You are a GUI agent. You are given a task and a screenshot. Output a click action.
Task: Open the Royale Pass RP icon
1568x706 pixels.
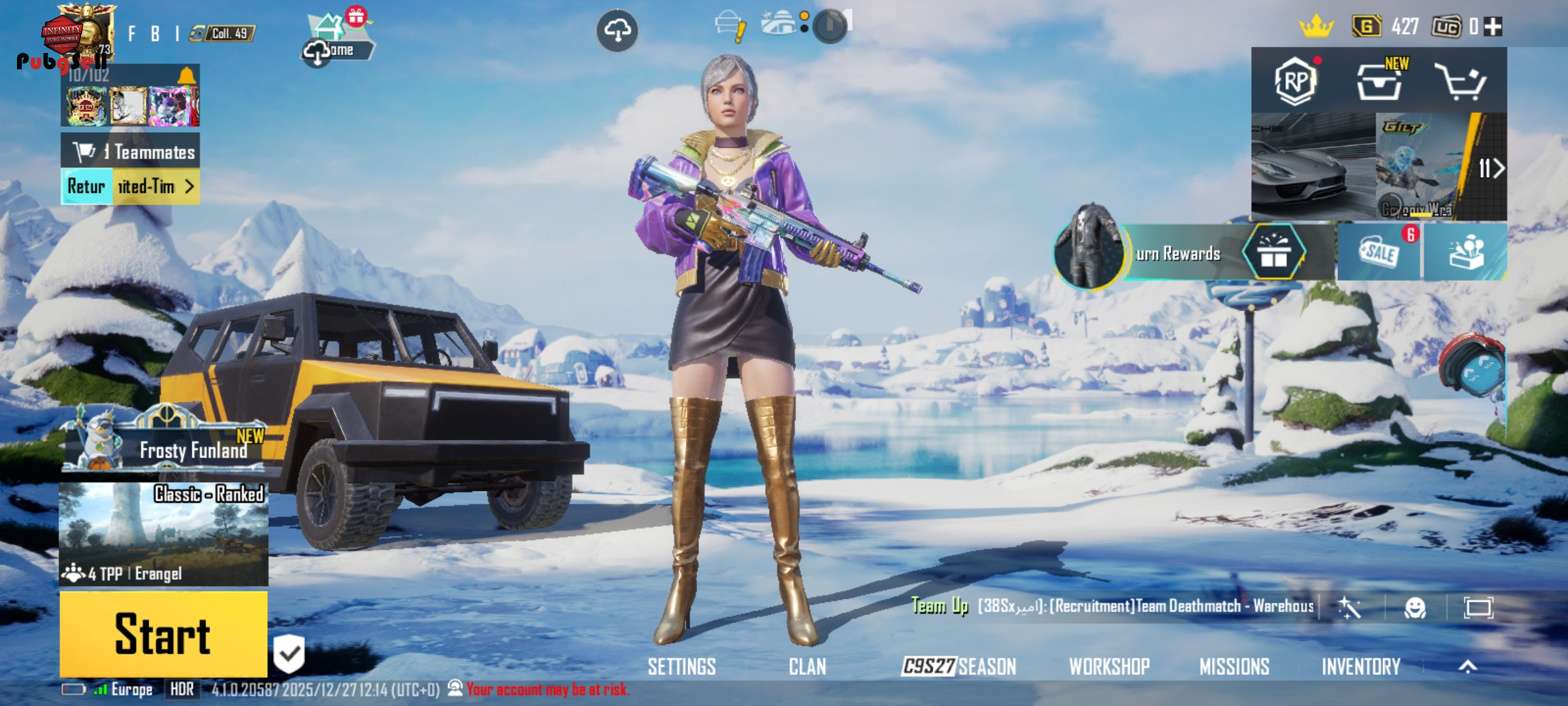coord(1295,82)
